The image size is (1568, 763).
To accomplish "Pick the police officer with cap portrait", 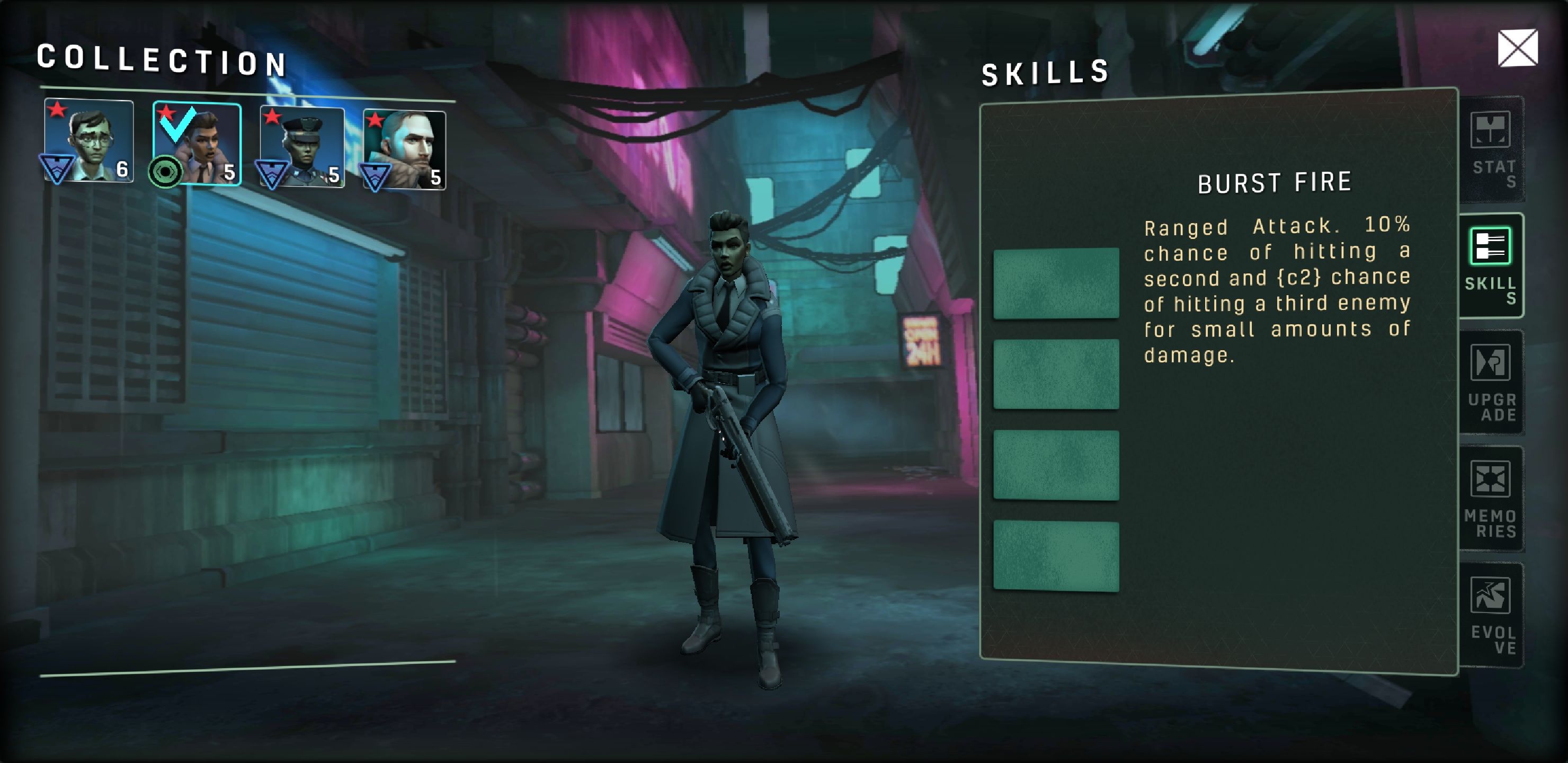I will [302, 147].
